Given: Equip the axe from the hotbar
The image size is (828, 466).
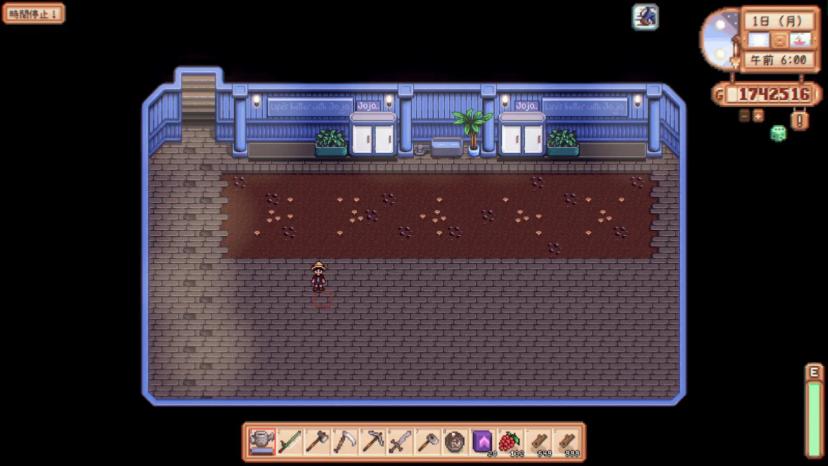Looking at the screenshot, I should tap(317, 441).
